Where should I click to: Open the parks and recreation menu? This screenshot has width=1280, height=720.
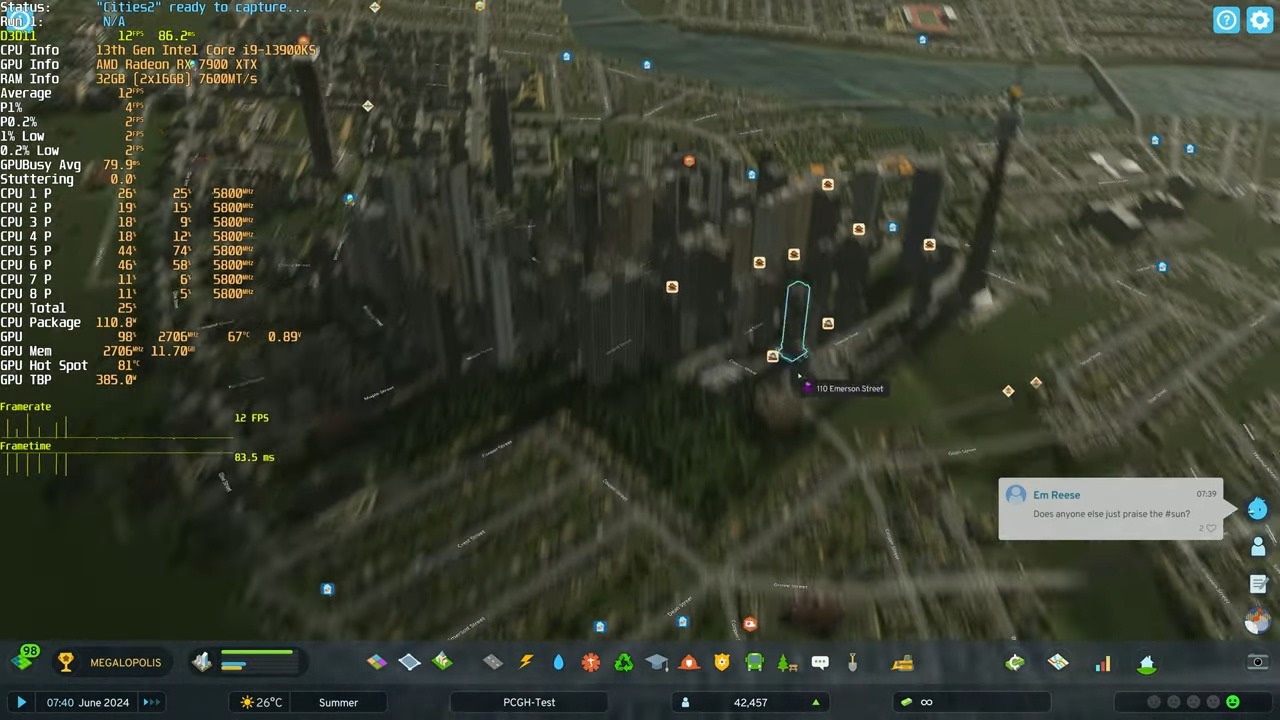(x=787, y=662)
